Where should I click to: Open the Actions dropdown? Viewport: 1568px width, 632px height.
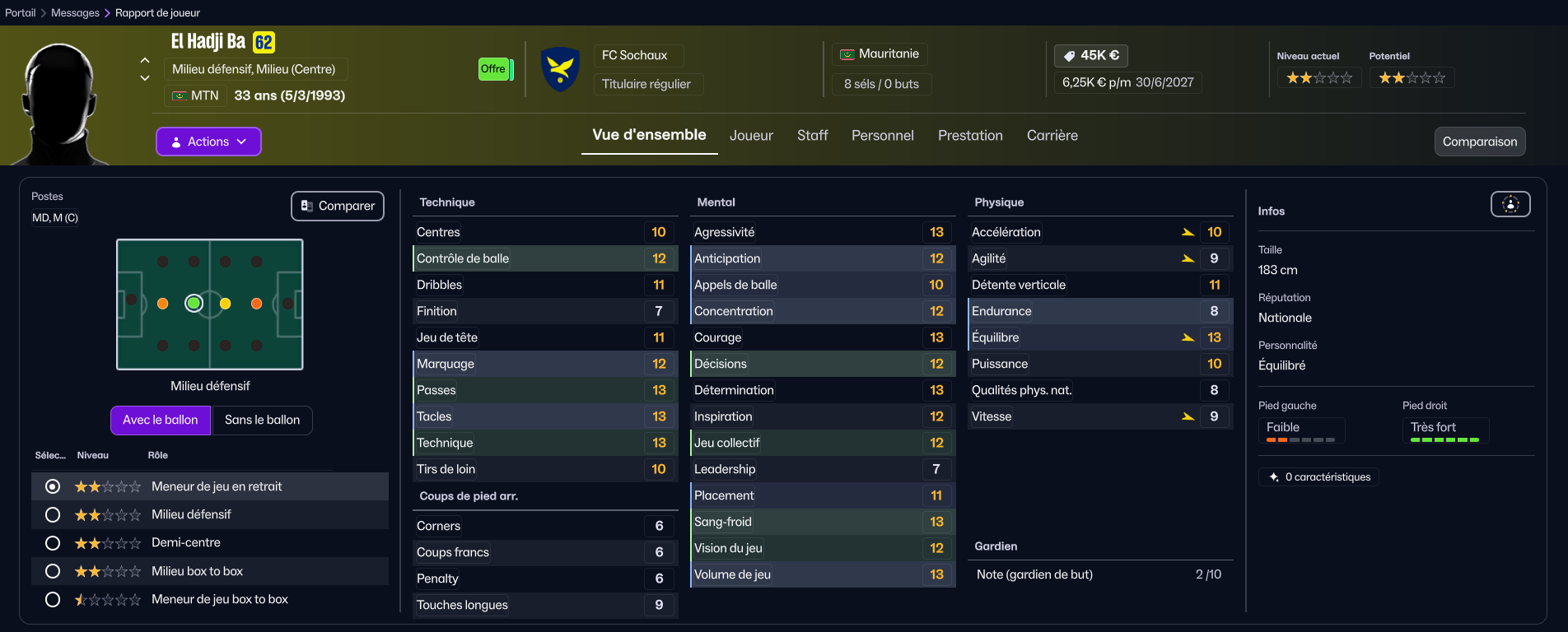[x=208, y=142]
